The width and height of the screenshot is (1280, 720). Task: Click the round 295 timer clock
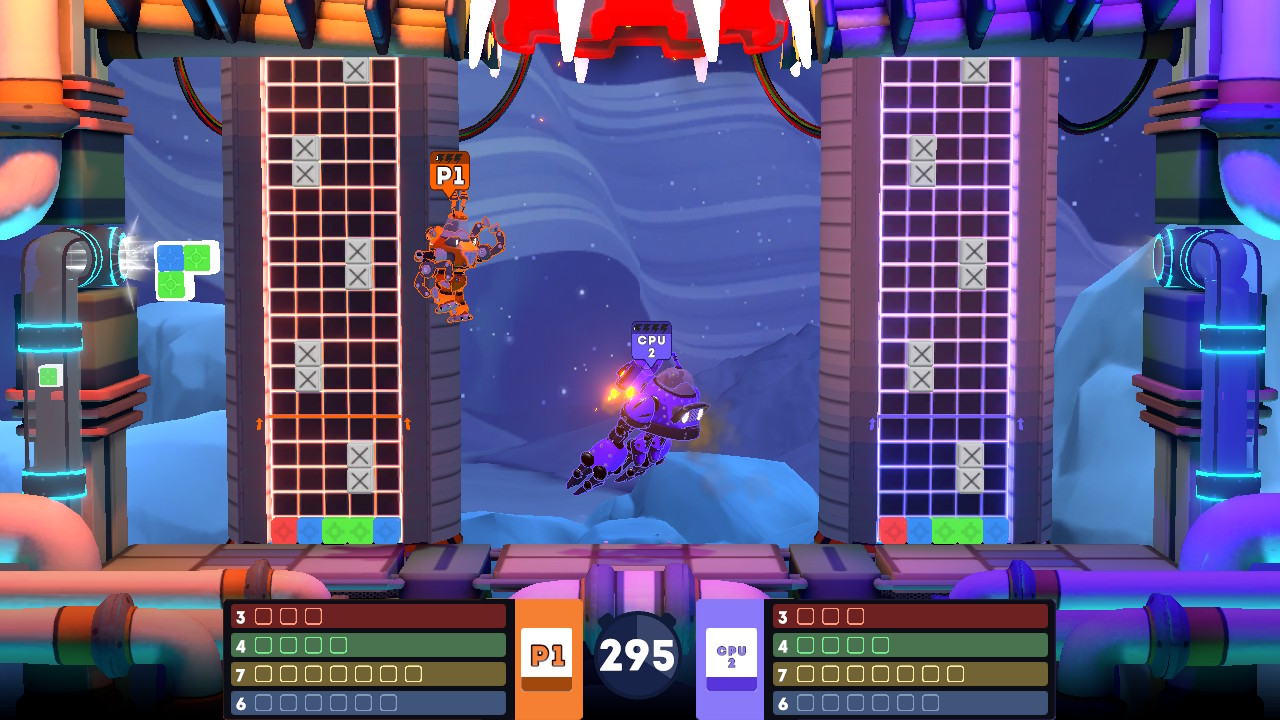638,655
